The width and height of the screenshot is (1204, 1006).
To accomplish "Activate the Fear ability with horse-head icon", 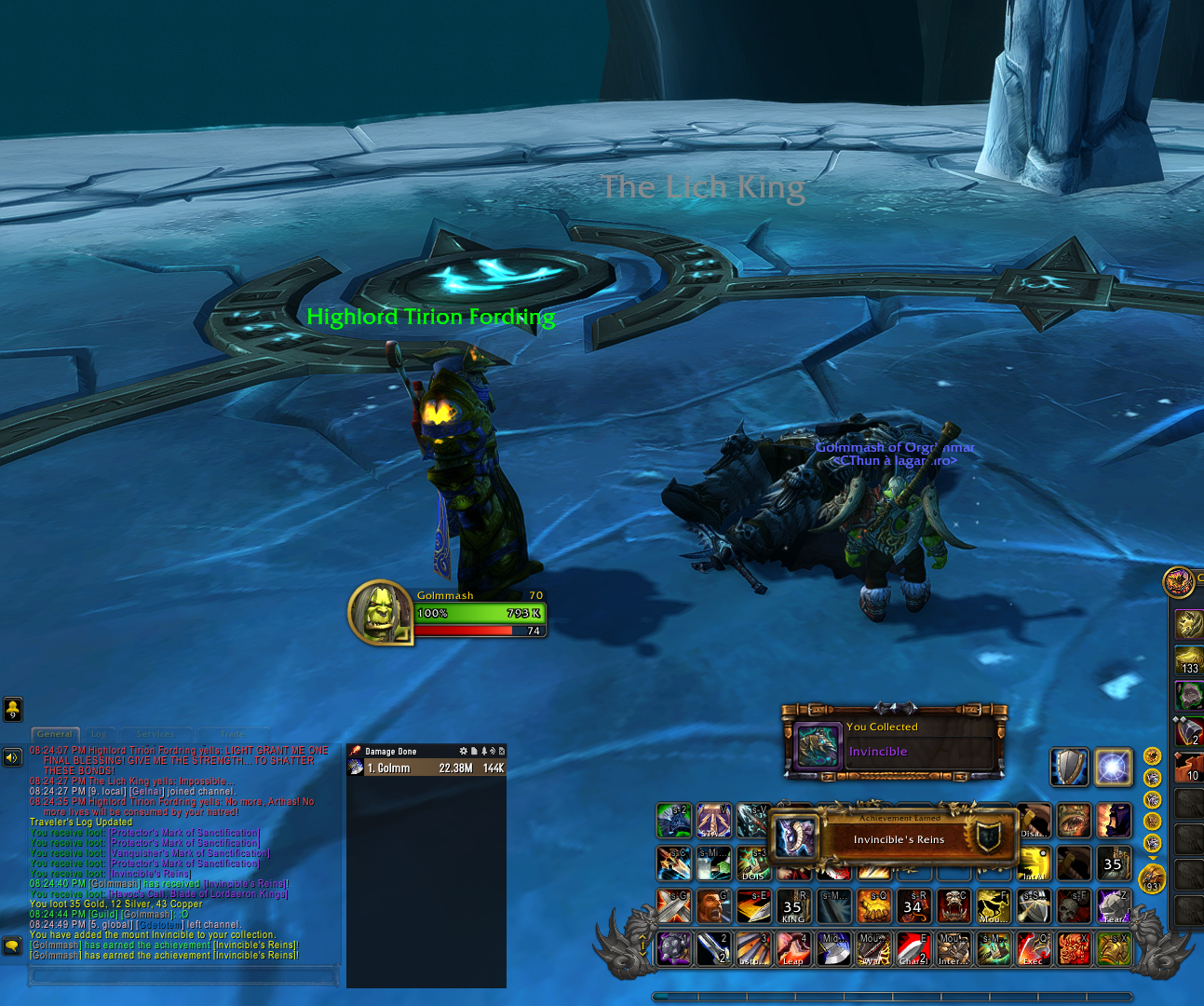I will (1114, 905).
